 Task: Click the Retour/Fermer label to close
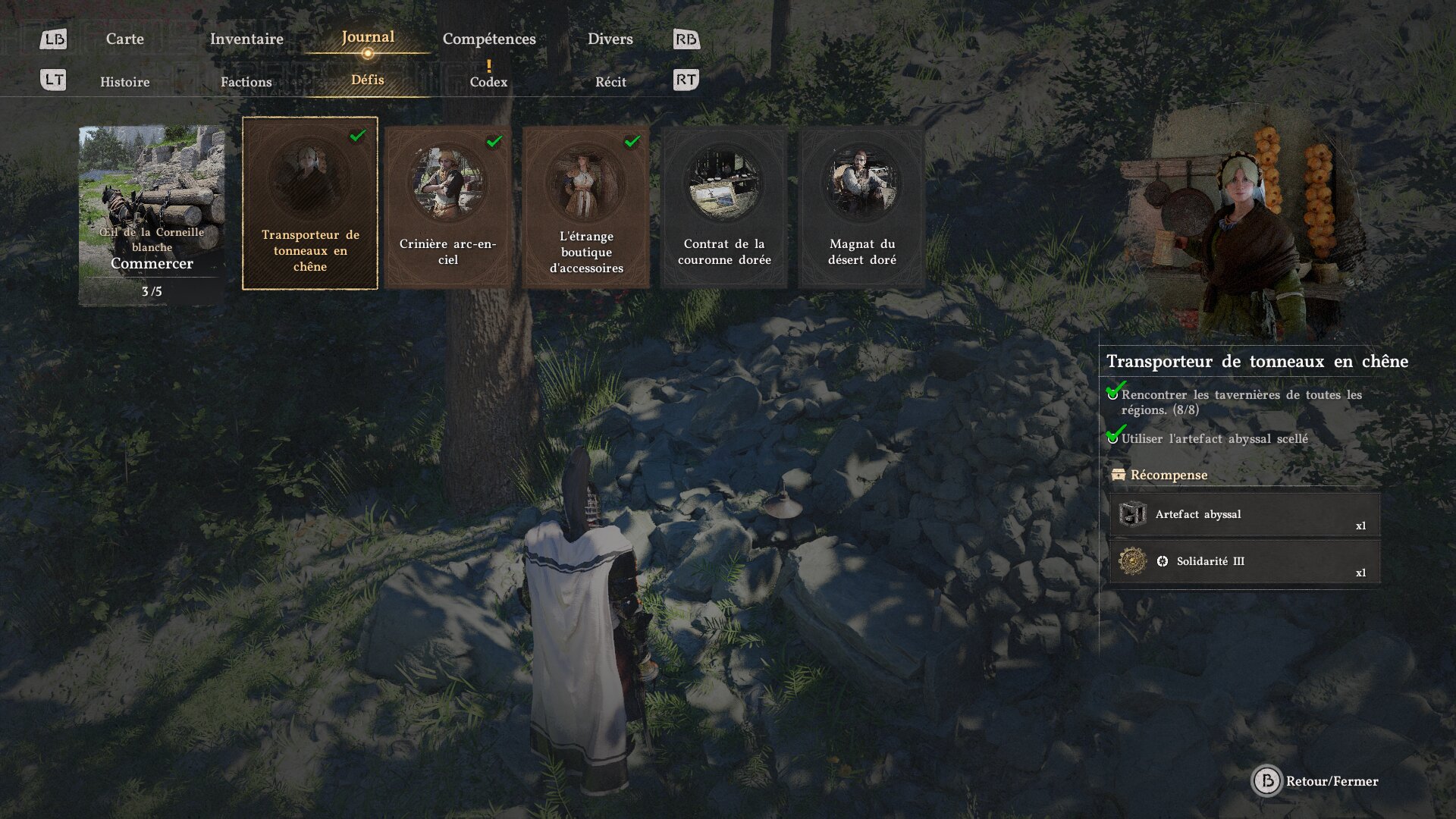[x=1331, y=781]
